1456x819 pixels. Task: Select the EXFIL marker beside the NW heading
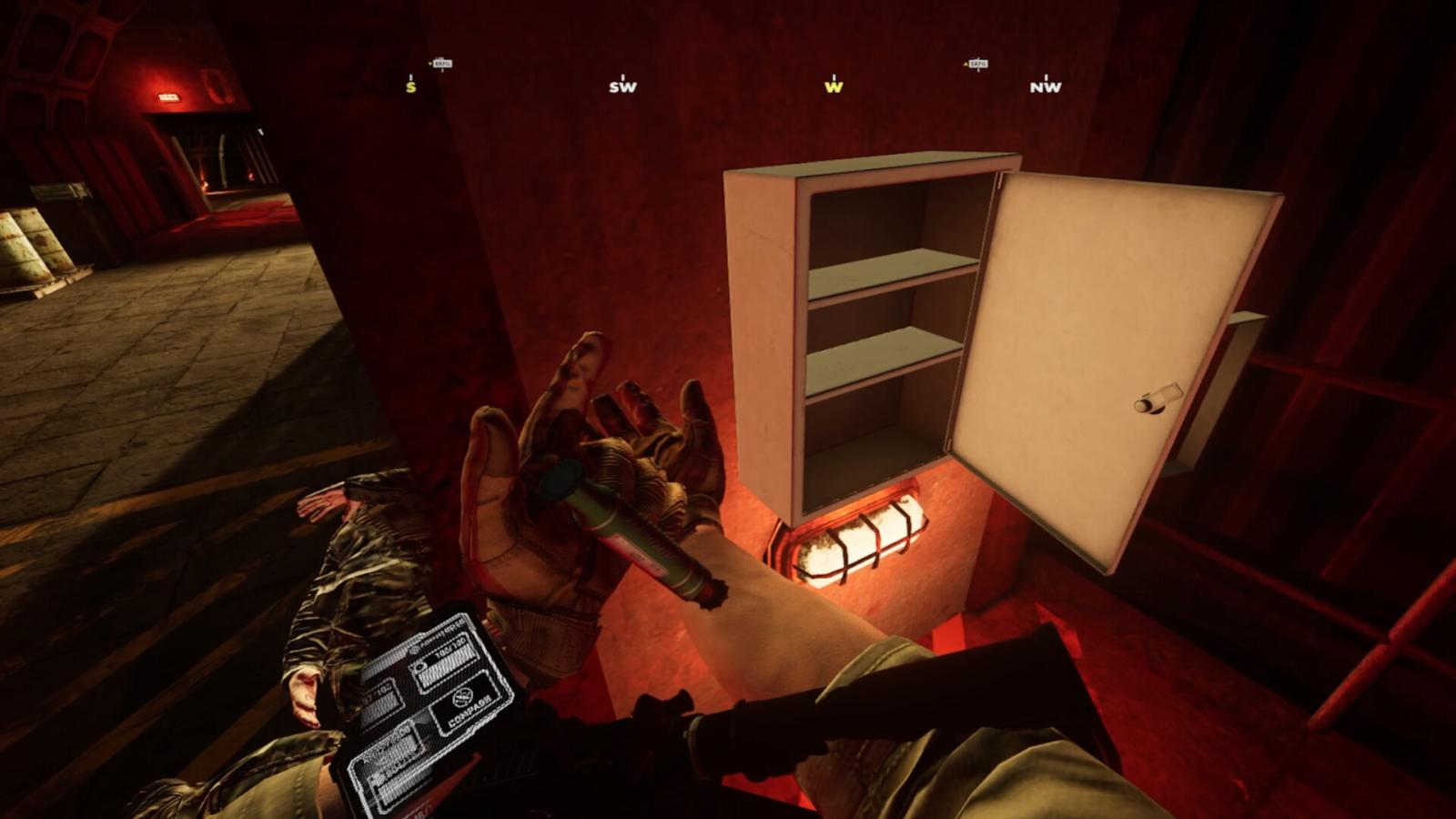coord(976,64)
